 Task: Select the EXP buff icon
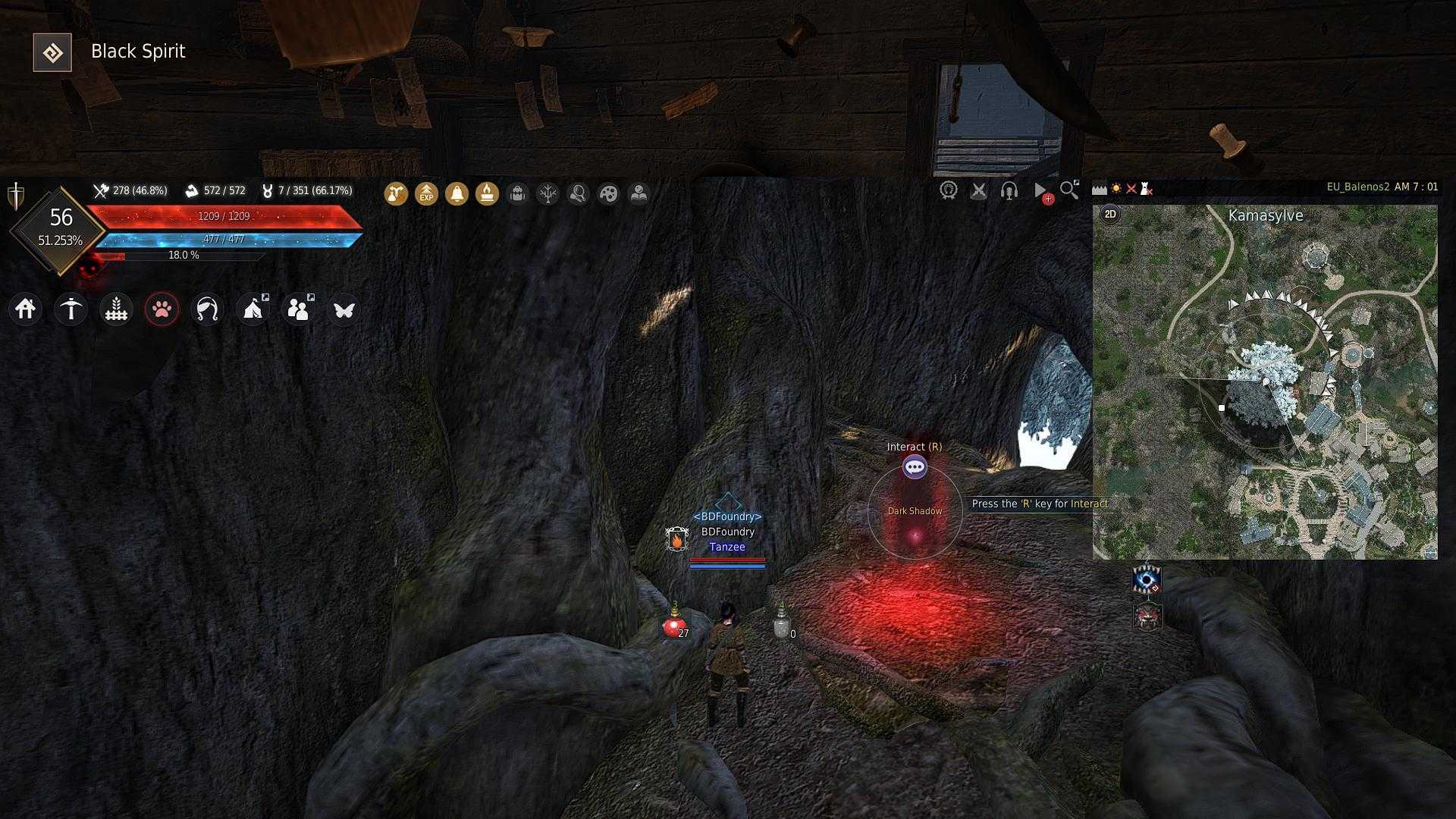[x=426, y=194]
